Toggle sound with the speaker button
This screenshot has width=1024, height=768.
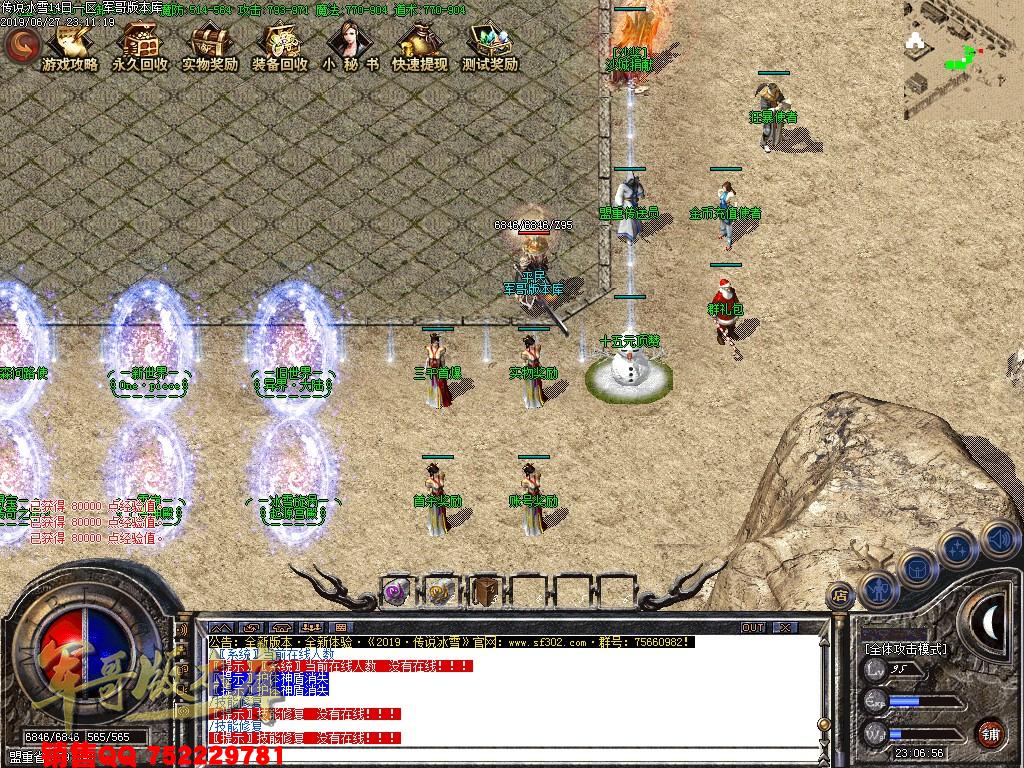[999, 540]
